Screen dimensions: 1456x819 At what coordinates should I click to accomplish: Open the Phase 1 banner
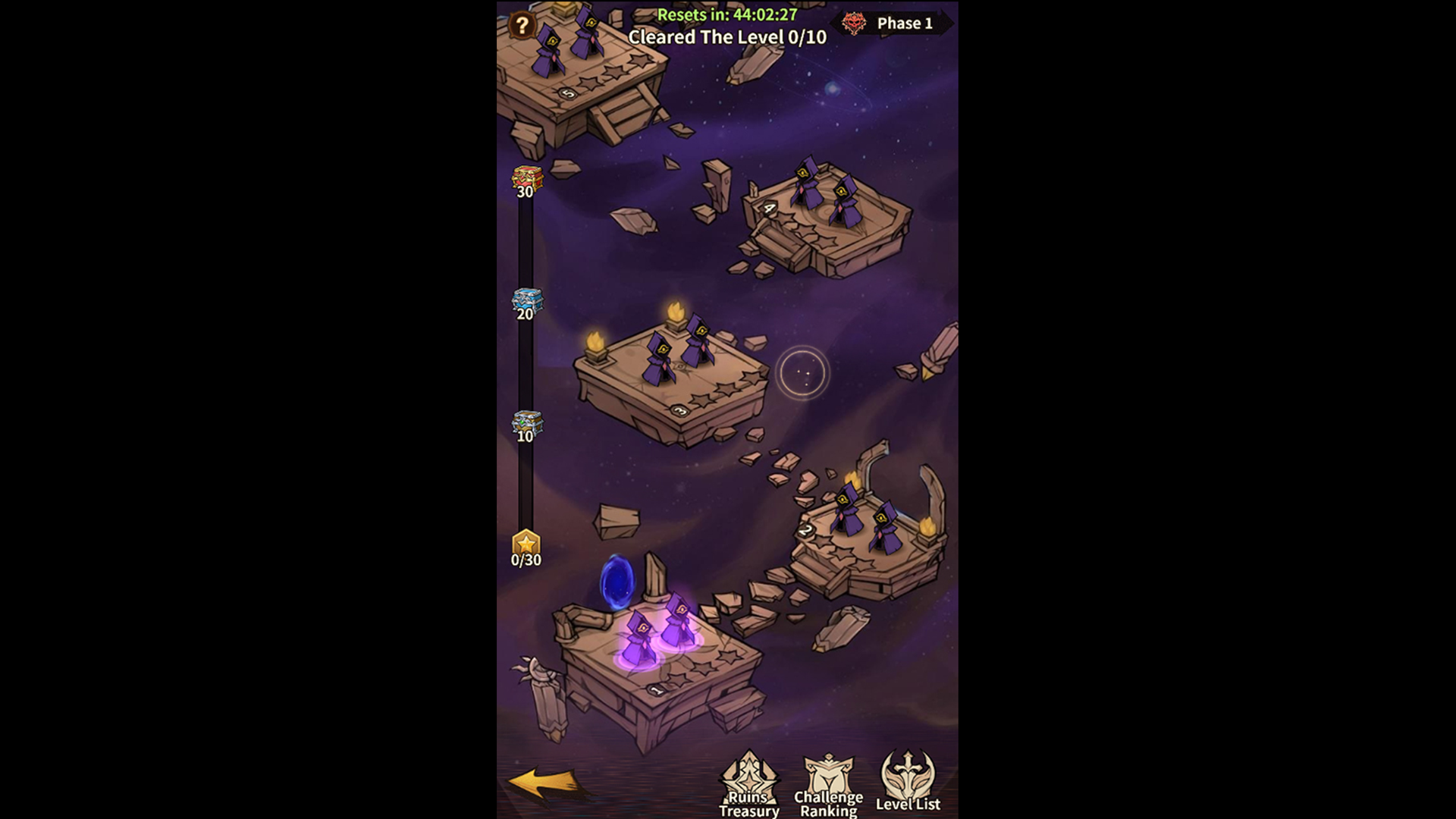click(906, 24)
